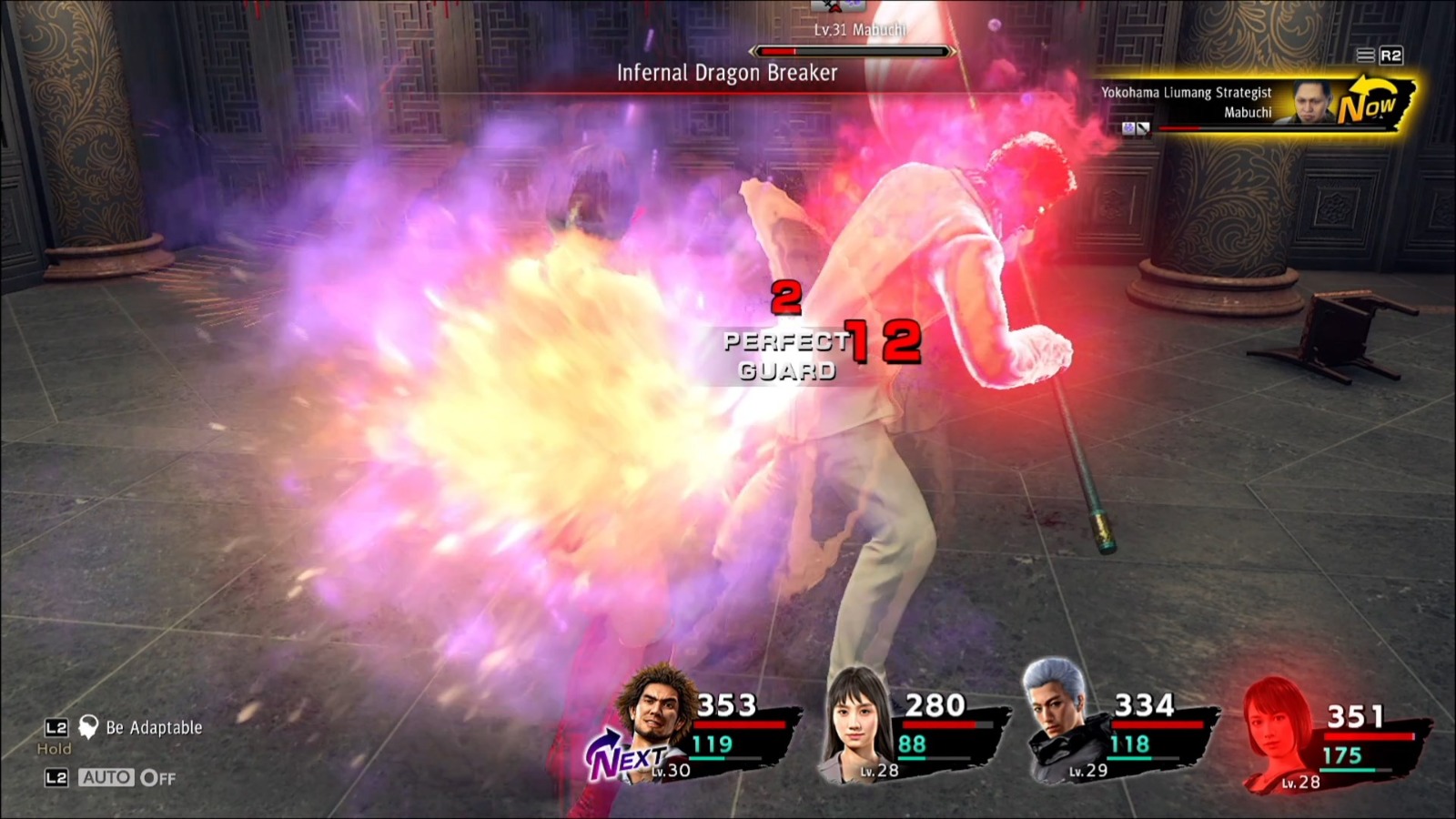Expand the Infernal Dragon Breaker skill banner
The image size is (1456, 819).
coord(726,74)
